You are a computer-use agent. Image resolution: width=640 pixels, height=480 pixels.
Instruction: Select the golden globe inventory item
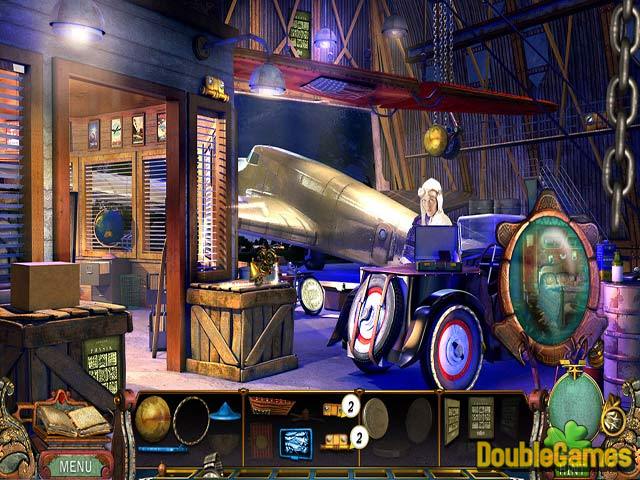[153, 414]
